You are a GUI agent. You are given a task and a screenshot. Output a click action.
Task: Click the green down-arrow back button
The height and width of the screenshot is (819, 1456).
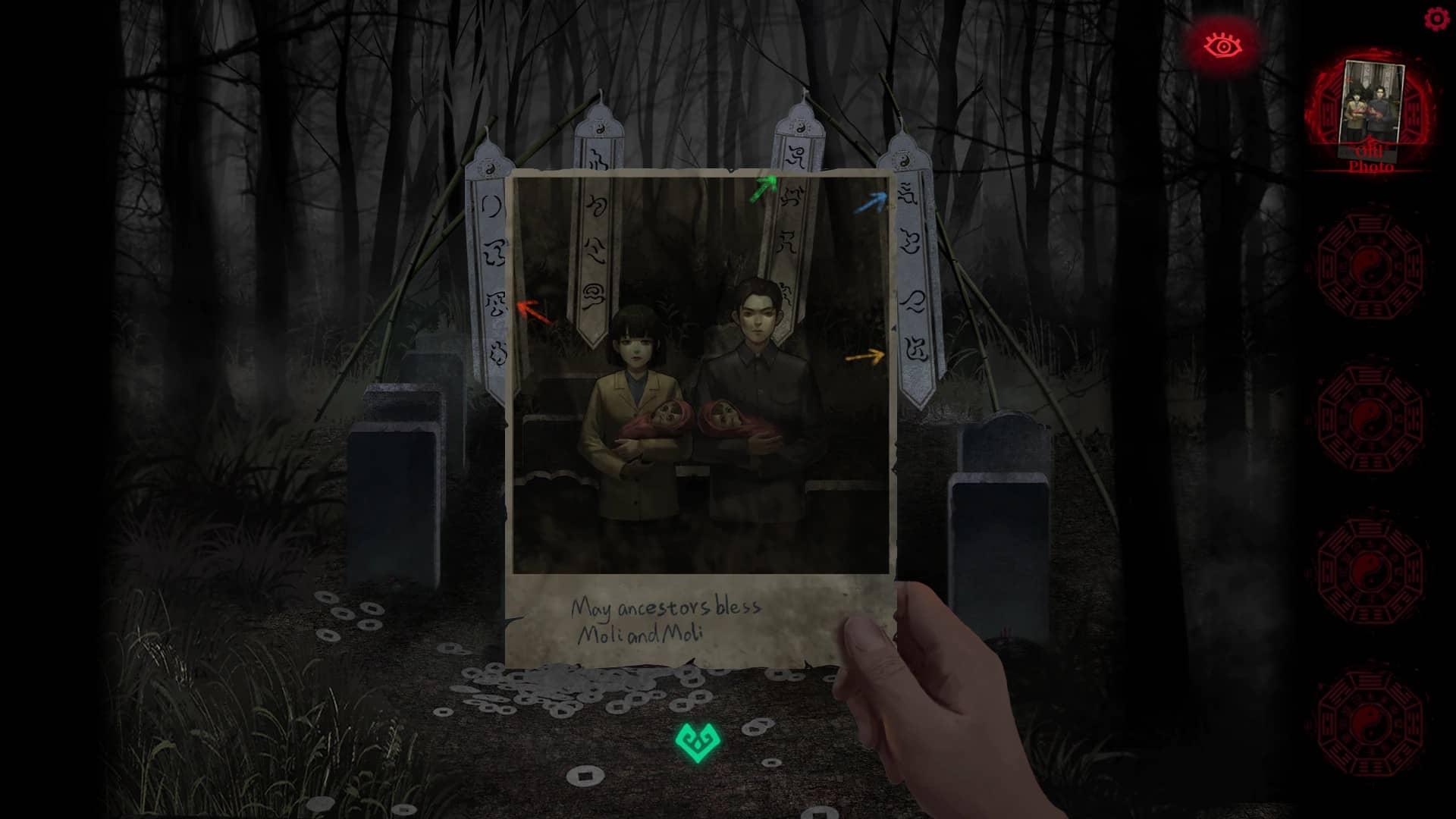click(696, 742)
